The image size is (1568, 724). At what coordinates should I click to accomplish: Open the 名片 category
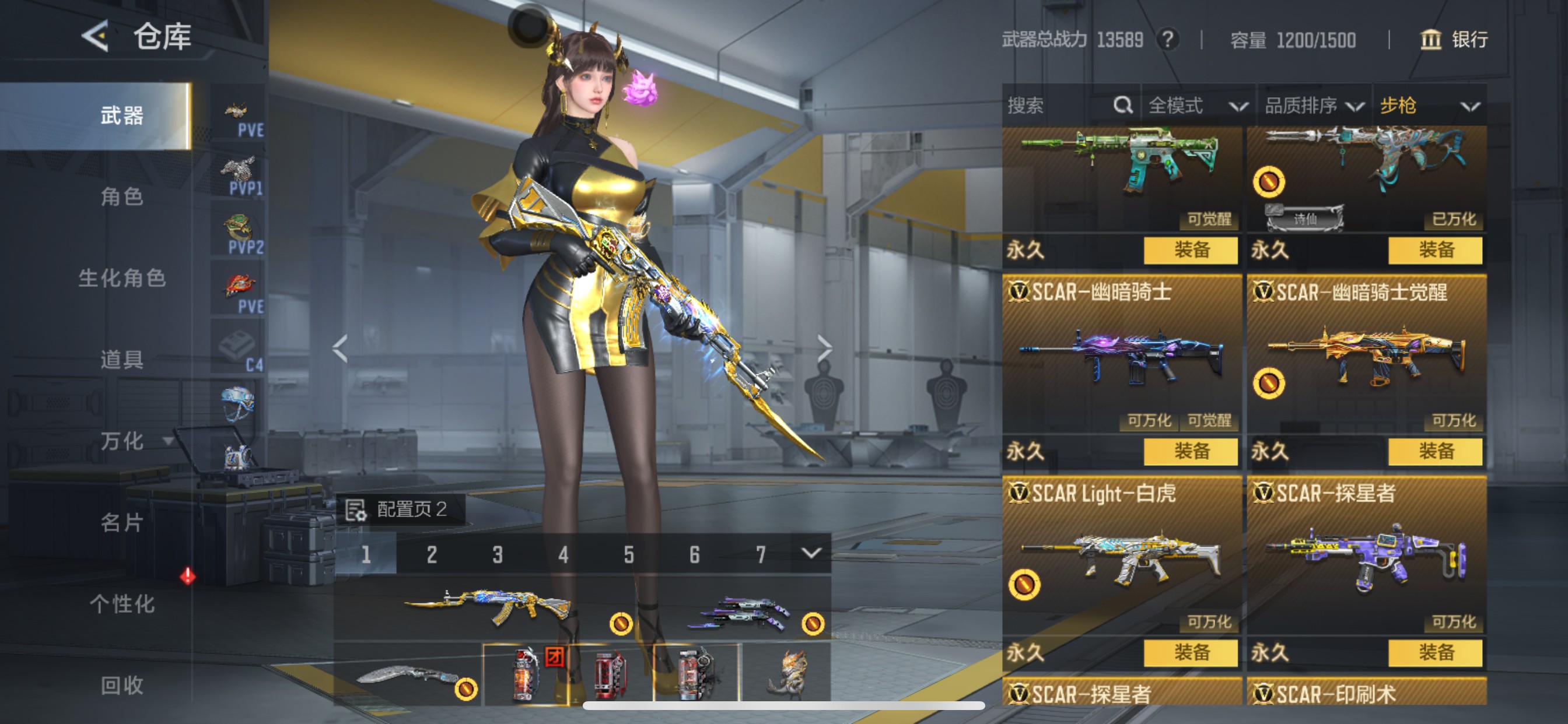click(x=122, y=523)
